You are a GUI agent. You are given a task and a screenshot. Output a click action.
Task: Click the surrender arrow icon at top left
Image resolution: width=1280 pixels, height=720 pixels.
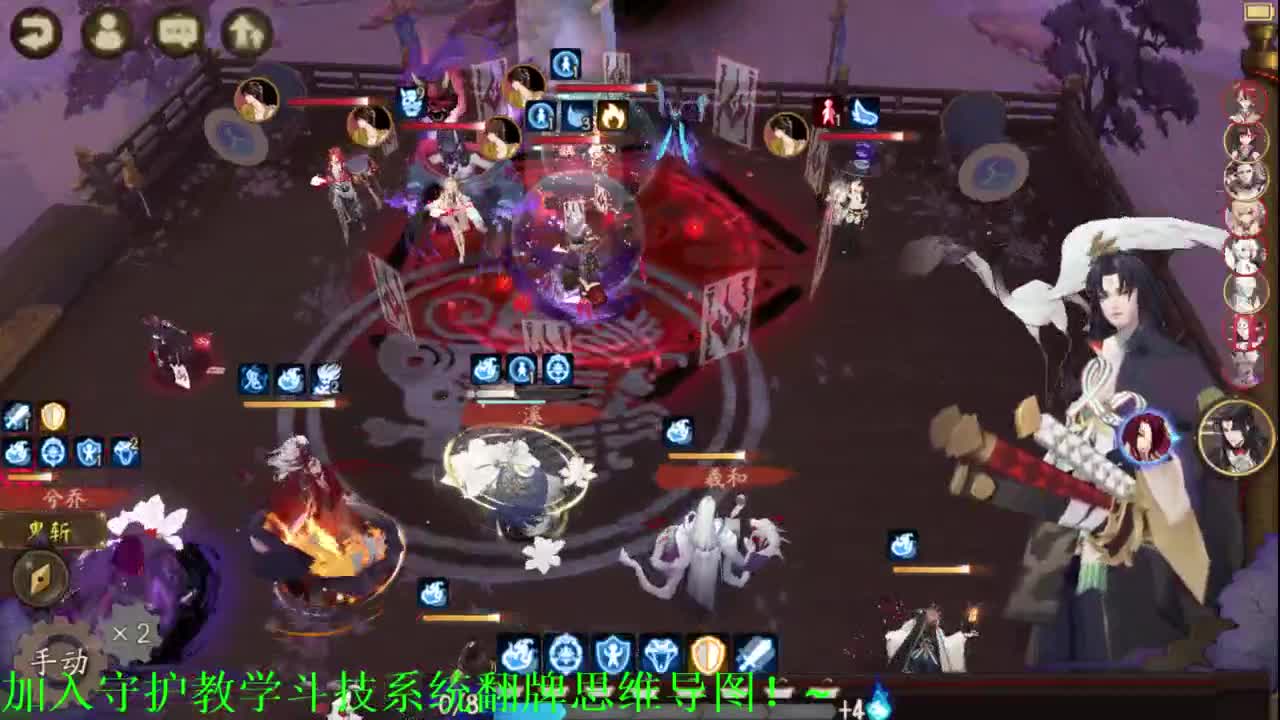pos(244,33)
